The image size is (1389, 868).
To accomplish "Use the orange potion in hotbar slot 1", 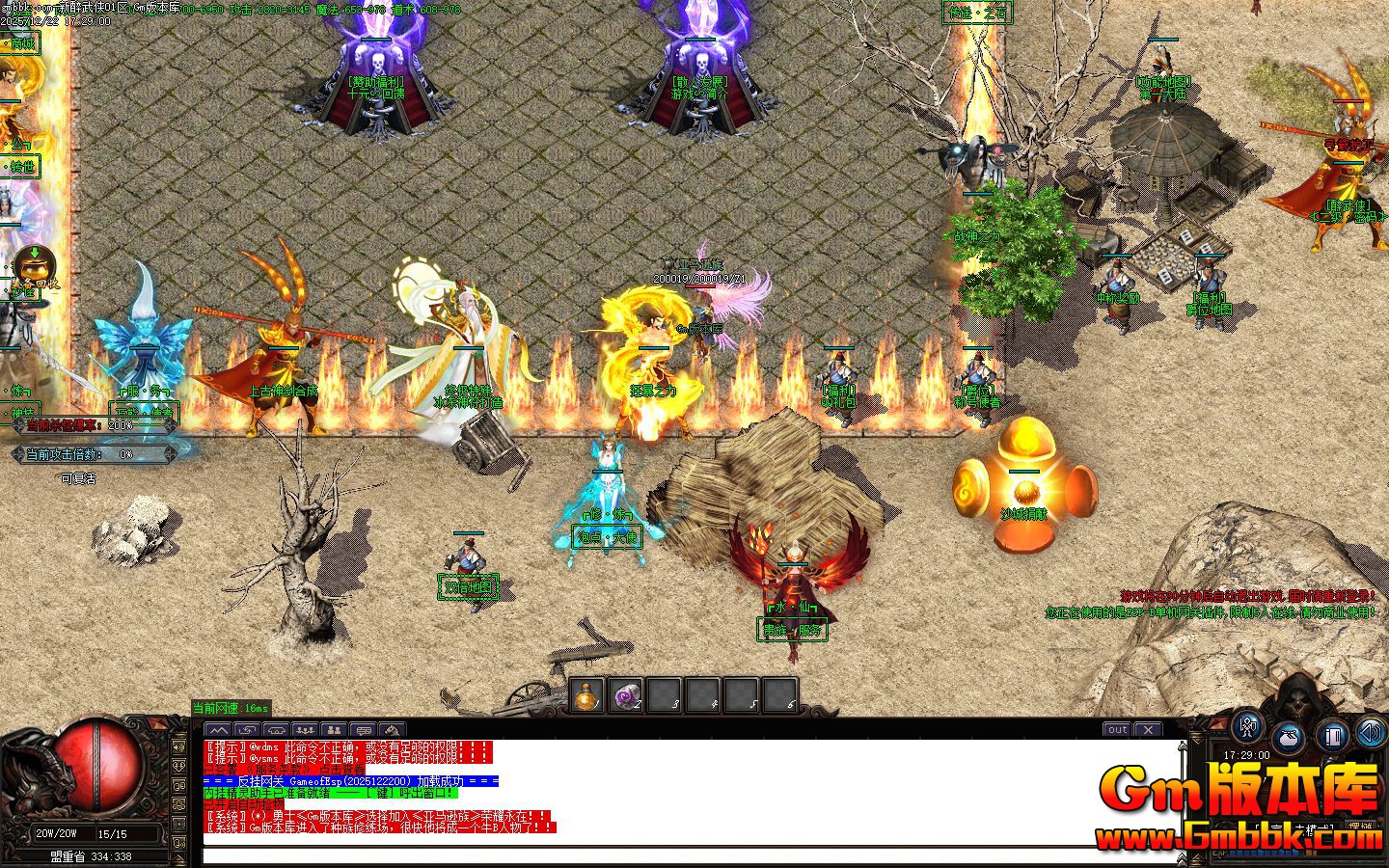I will pyautogui.click(x=586, y=694).
